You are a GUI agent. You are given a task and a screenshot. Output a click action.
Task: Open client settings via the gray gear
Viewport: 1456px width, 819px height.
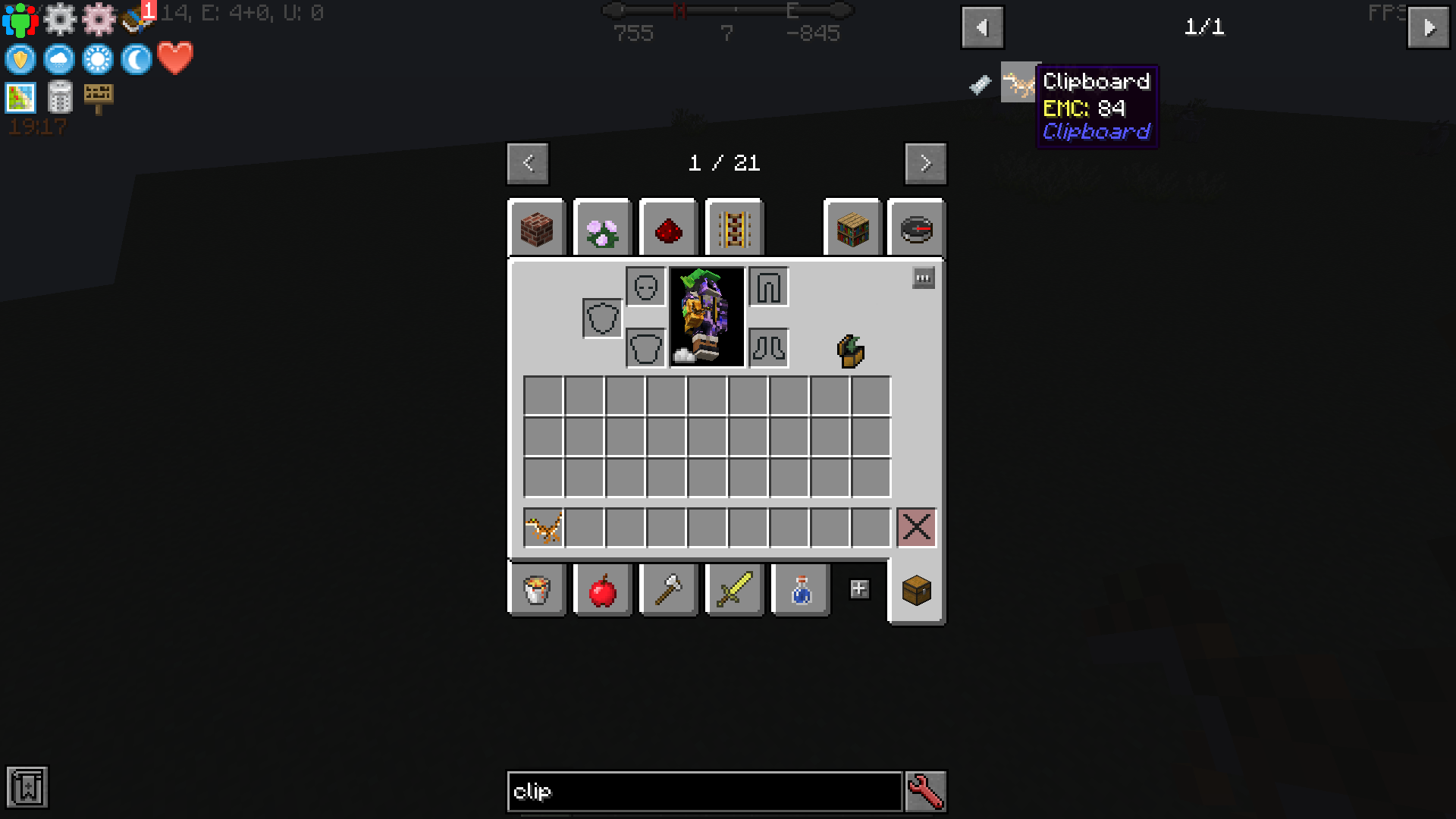click(x=60, y=19)
